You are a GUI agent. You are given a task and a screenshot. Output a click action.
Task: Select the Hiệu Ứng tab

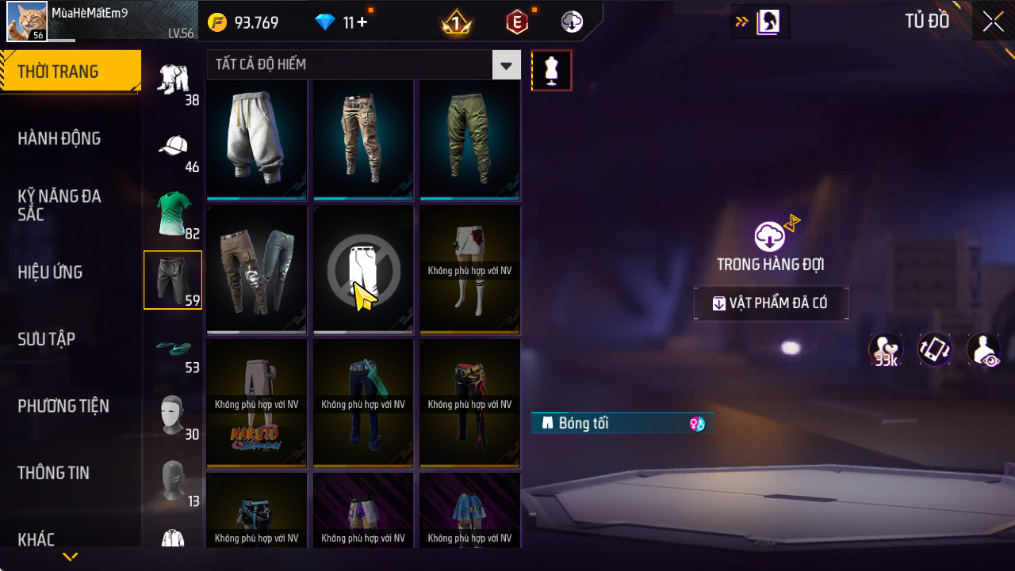tap(50, 272)
